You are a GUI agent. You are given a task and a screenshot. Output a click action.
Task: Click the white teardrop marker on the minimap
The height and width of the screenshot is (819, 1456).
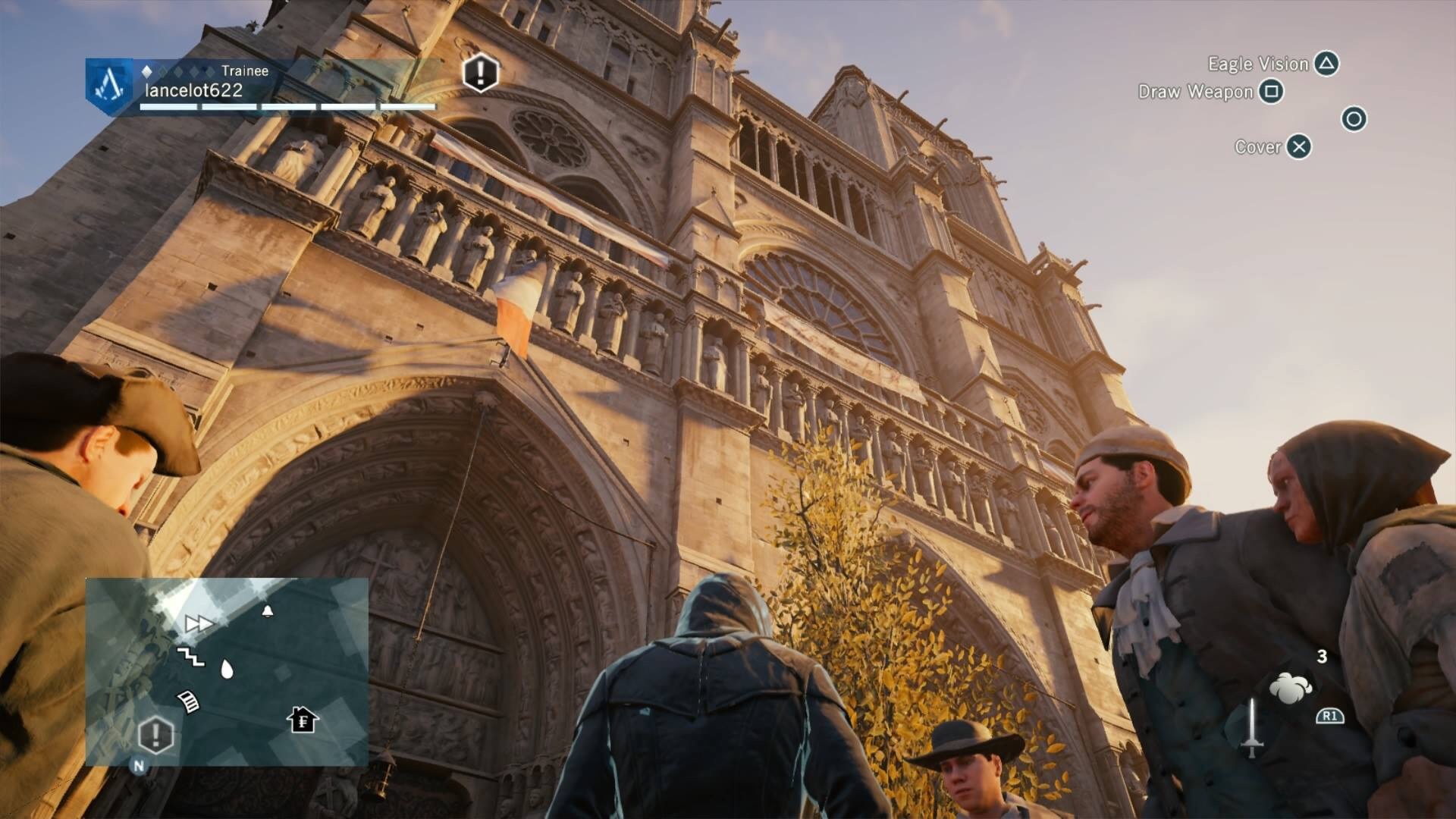[x=226, y=669]
